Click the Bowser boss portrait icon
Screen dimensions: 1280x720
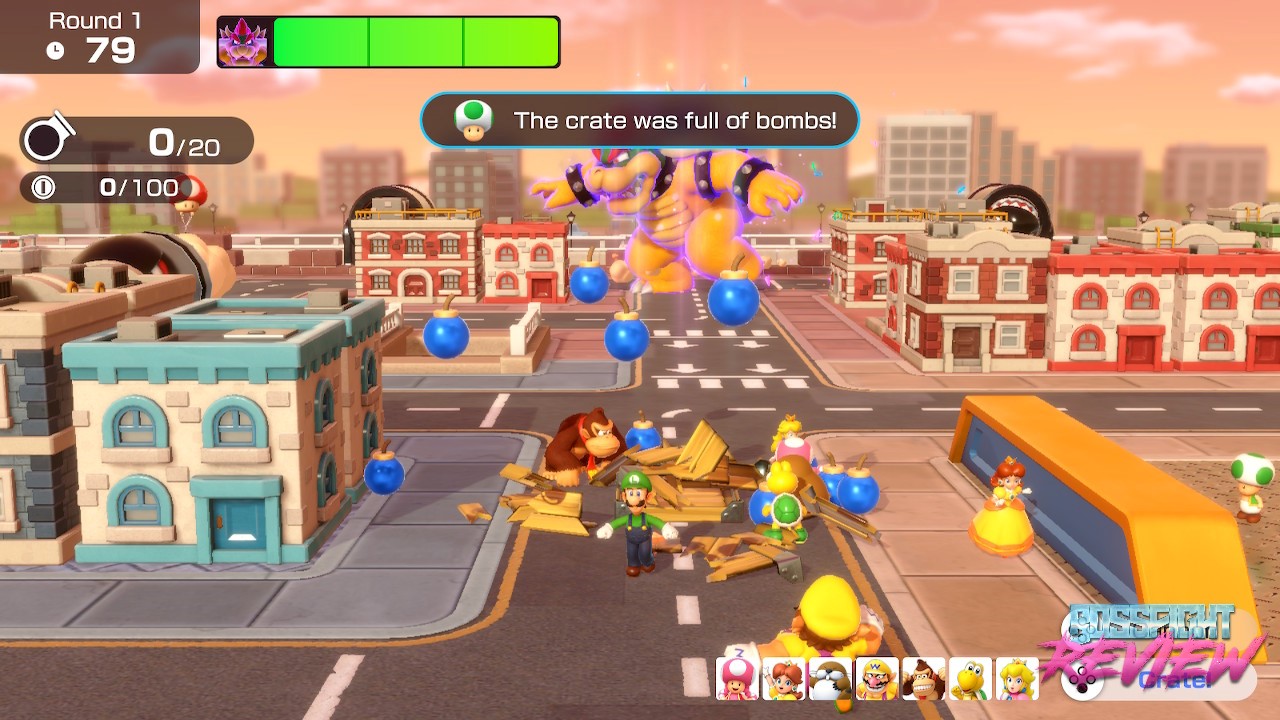tap(243, 42)
